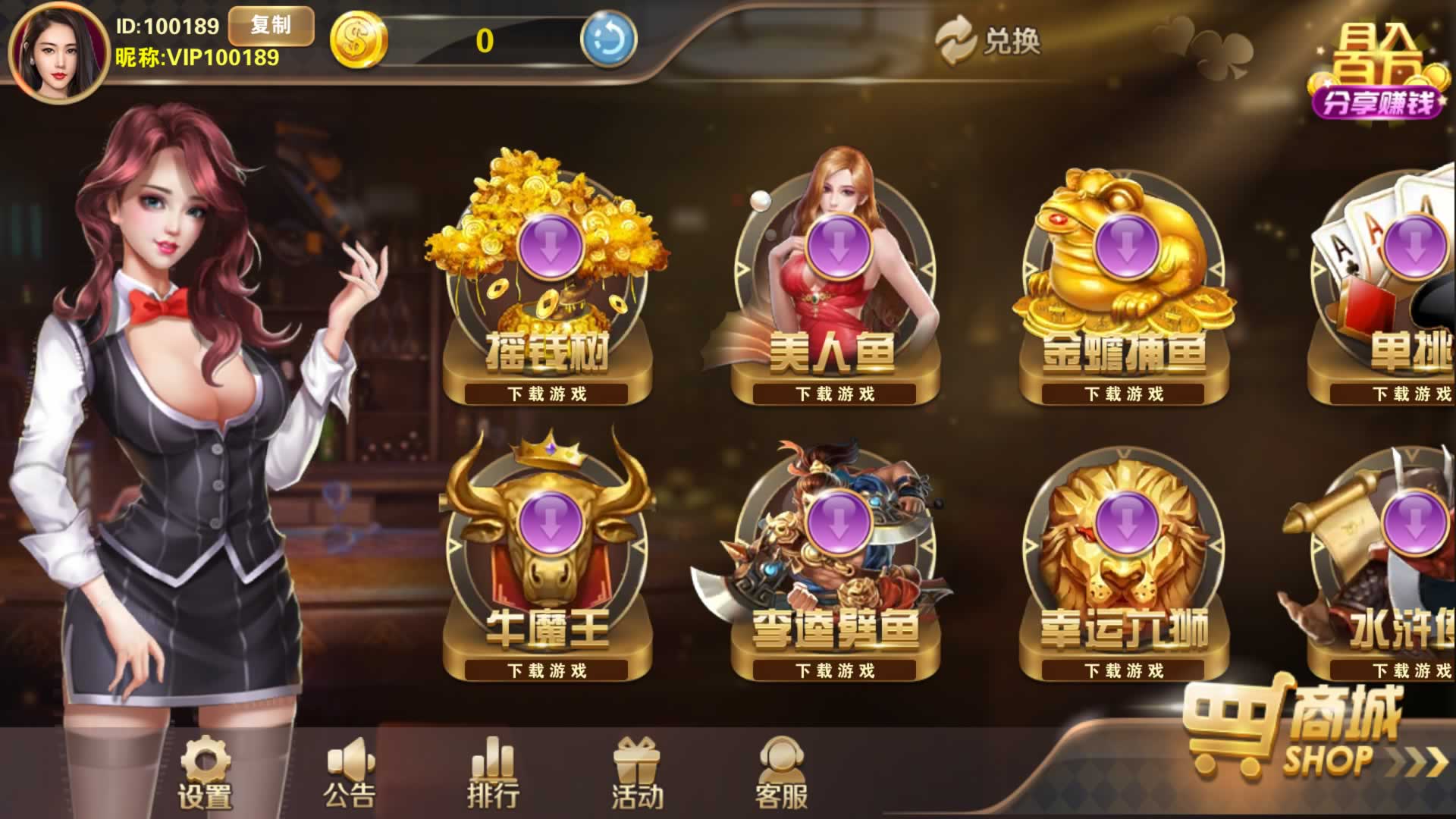The image size is (1456, 819).
Task: Open the 兑换 exchange menu
Action: [x=988, y=41]
